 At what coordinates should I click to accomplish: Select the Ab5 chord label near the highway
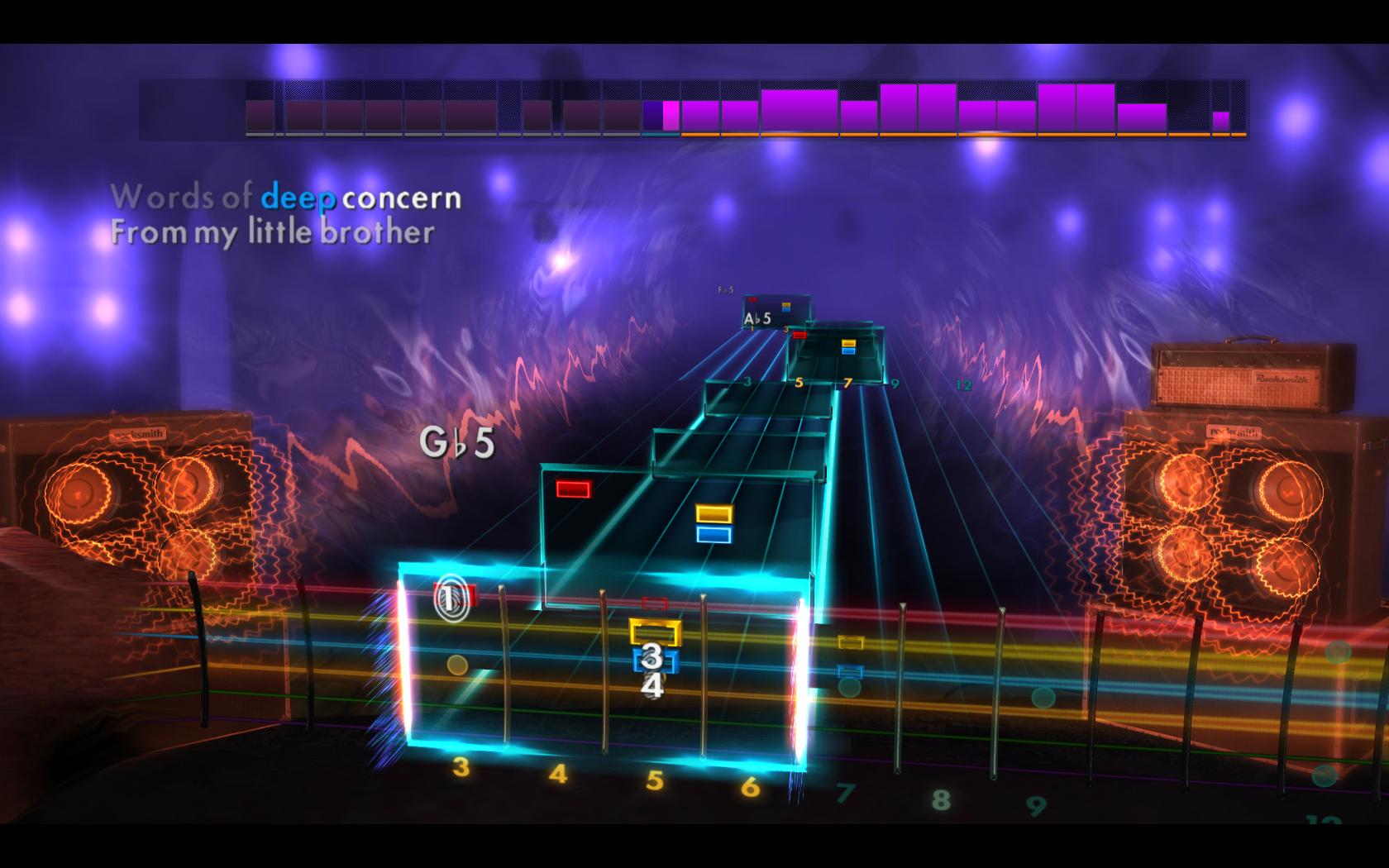(x=757, y=318)
